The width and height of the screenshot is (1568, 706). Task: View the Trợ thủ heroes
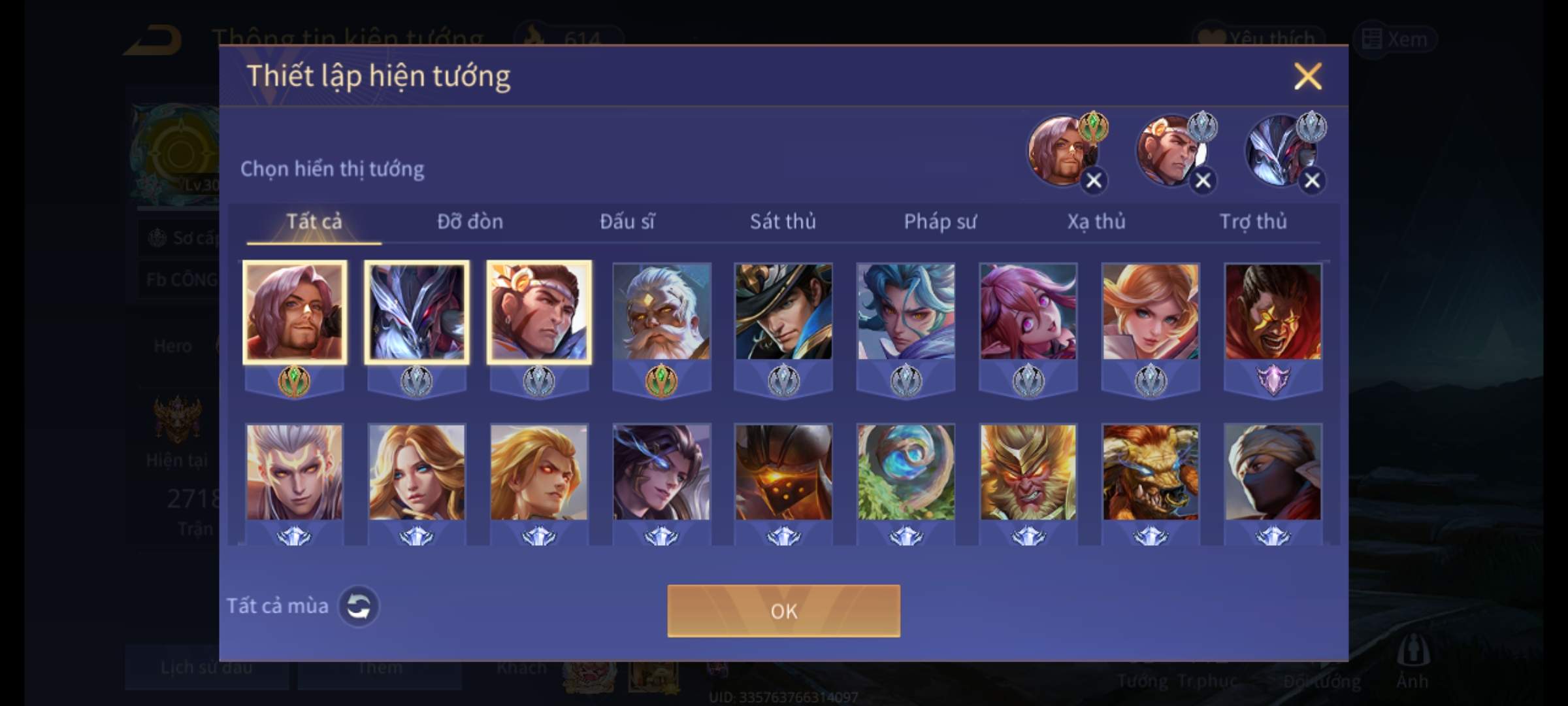coord(1253,222)
